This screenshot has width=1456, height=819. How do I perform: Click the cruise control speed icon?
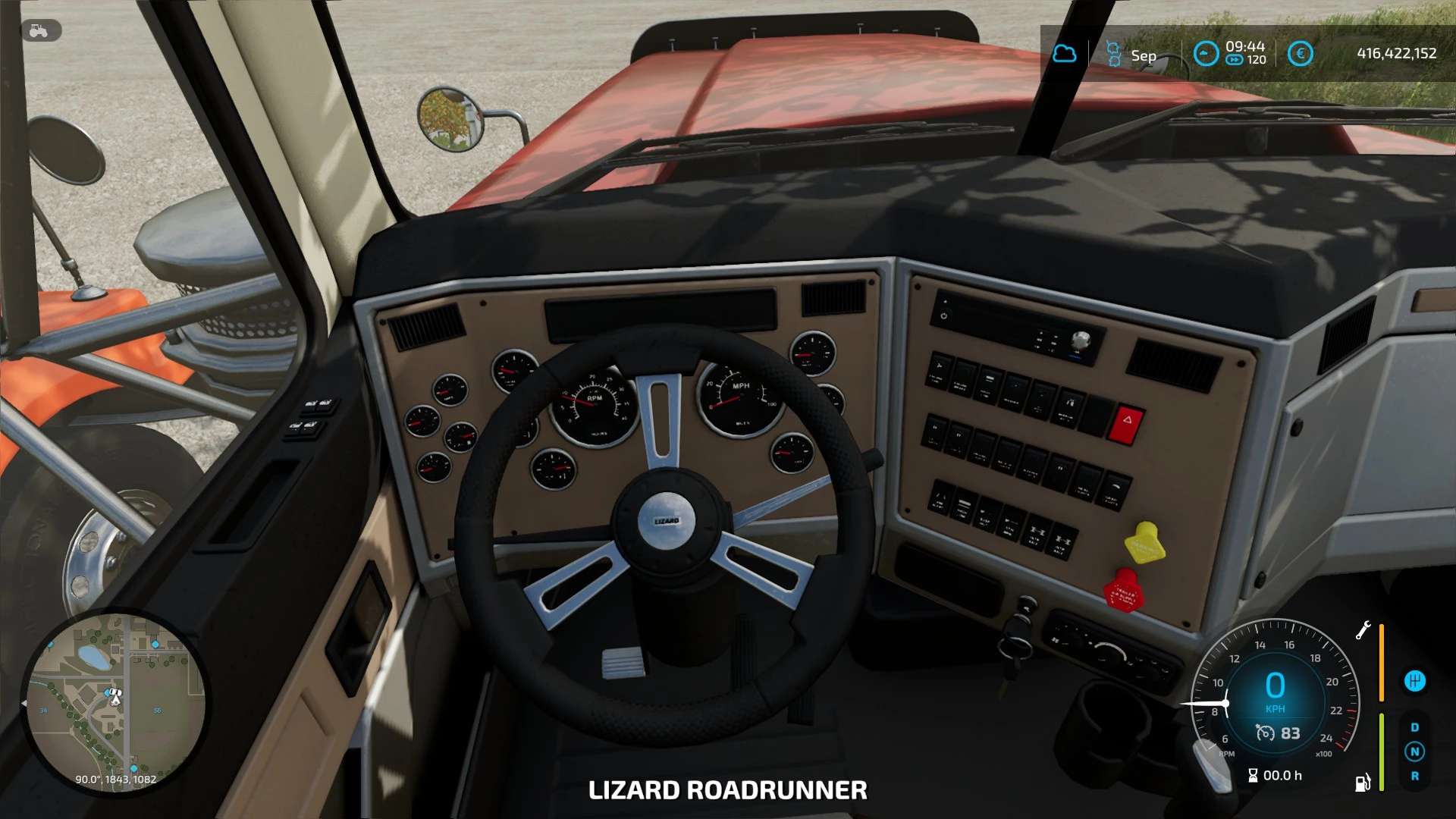[1265, 733]
